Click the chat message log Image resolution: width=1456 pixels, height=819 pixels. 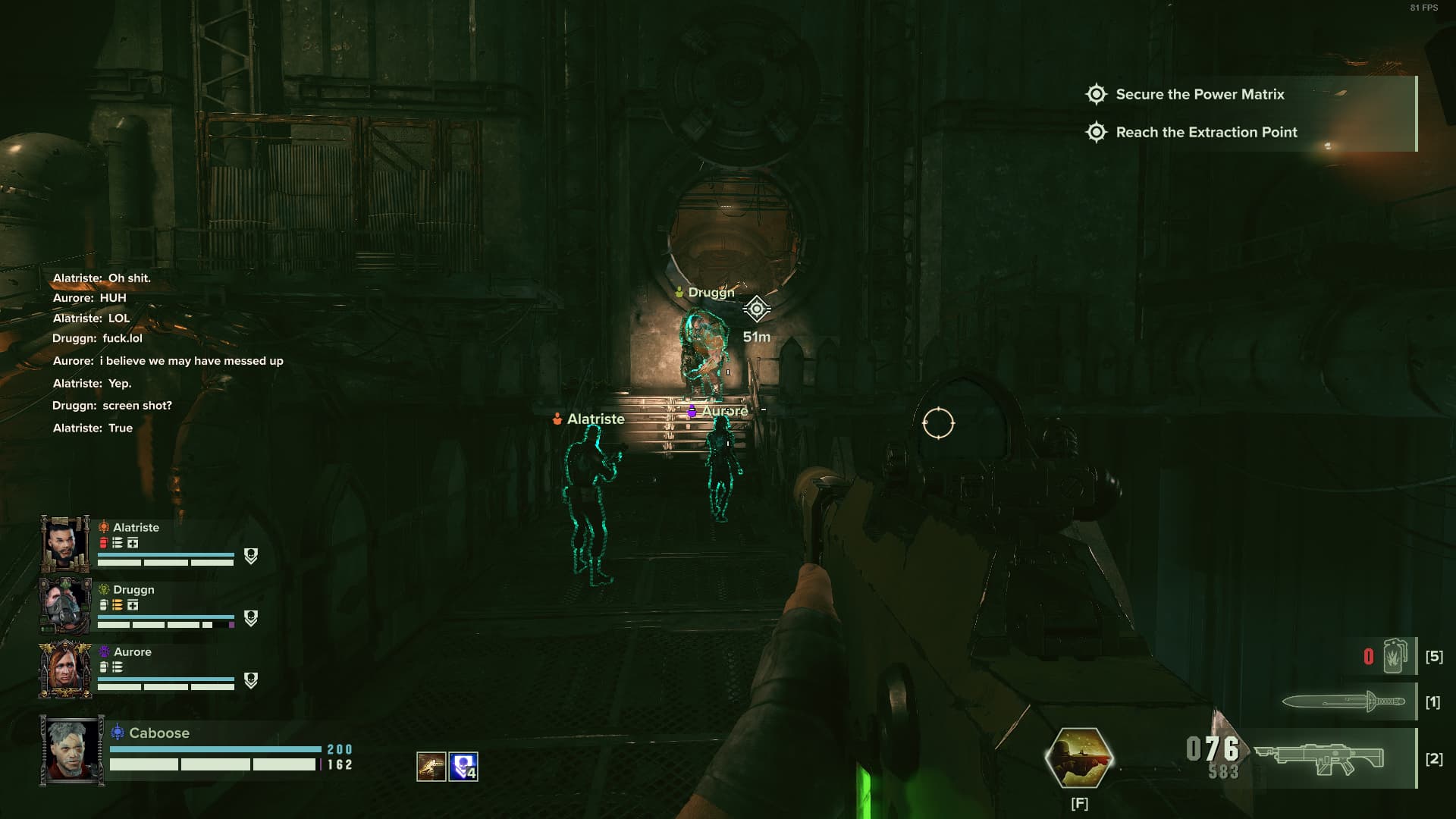pyautogui.click(x=168, y=353)
